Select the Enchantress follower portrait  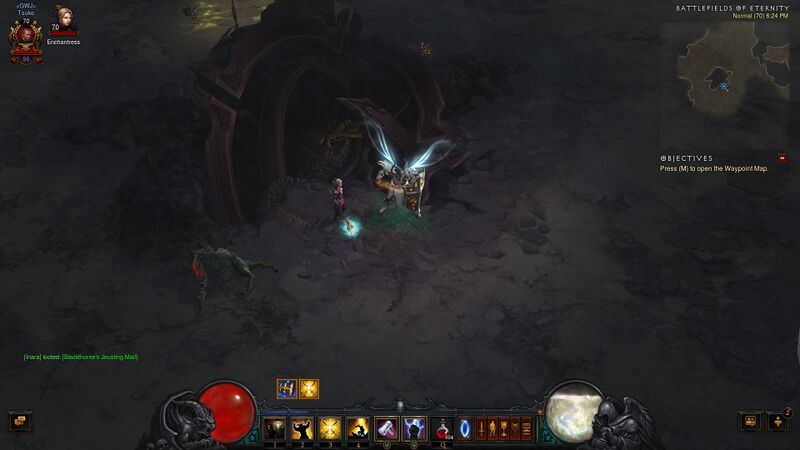[x=65, y=20]
